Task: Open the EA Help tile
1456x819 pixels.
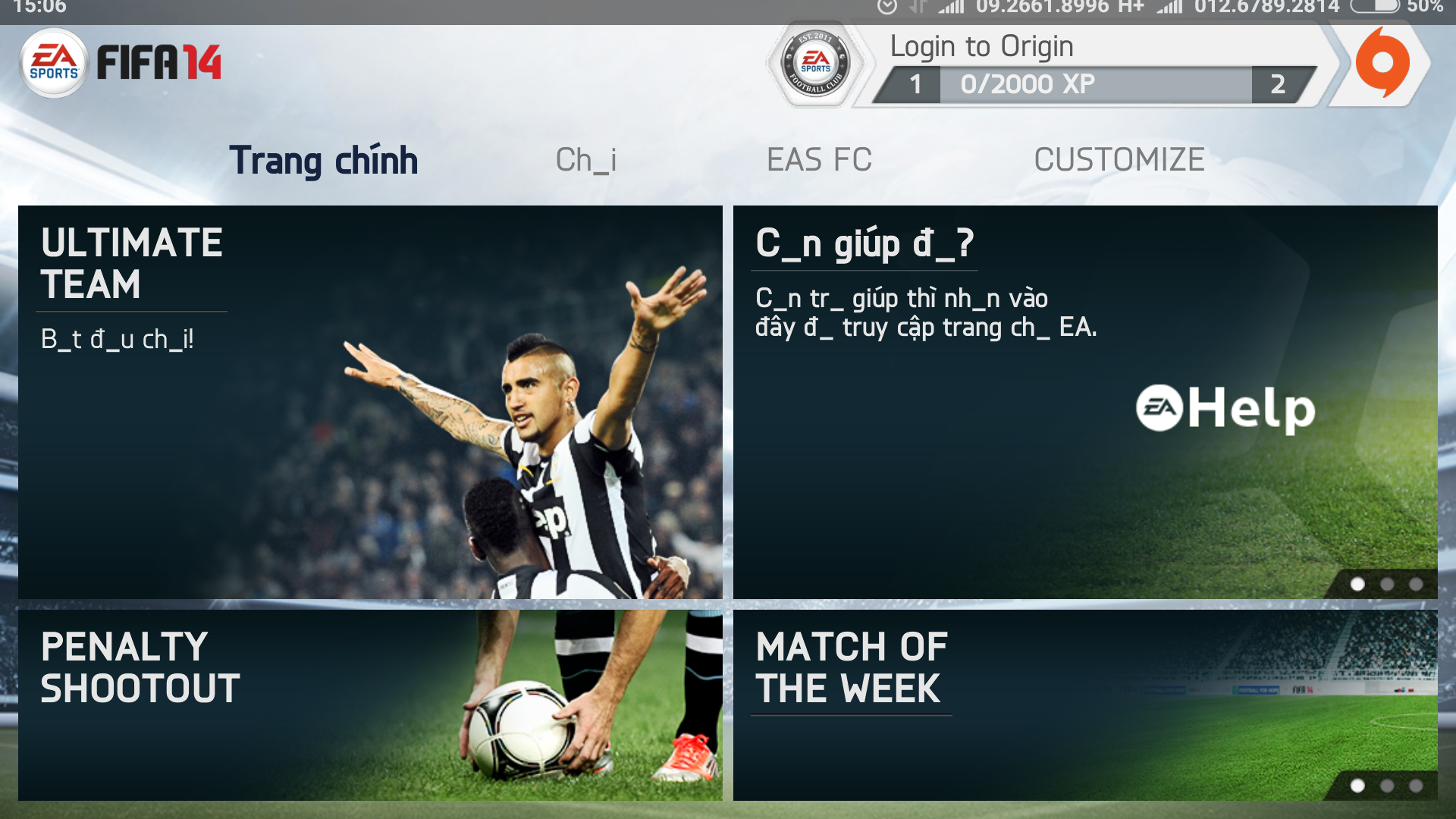Action: point(1084,402)
